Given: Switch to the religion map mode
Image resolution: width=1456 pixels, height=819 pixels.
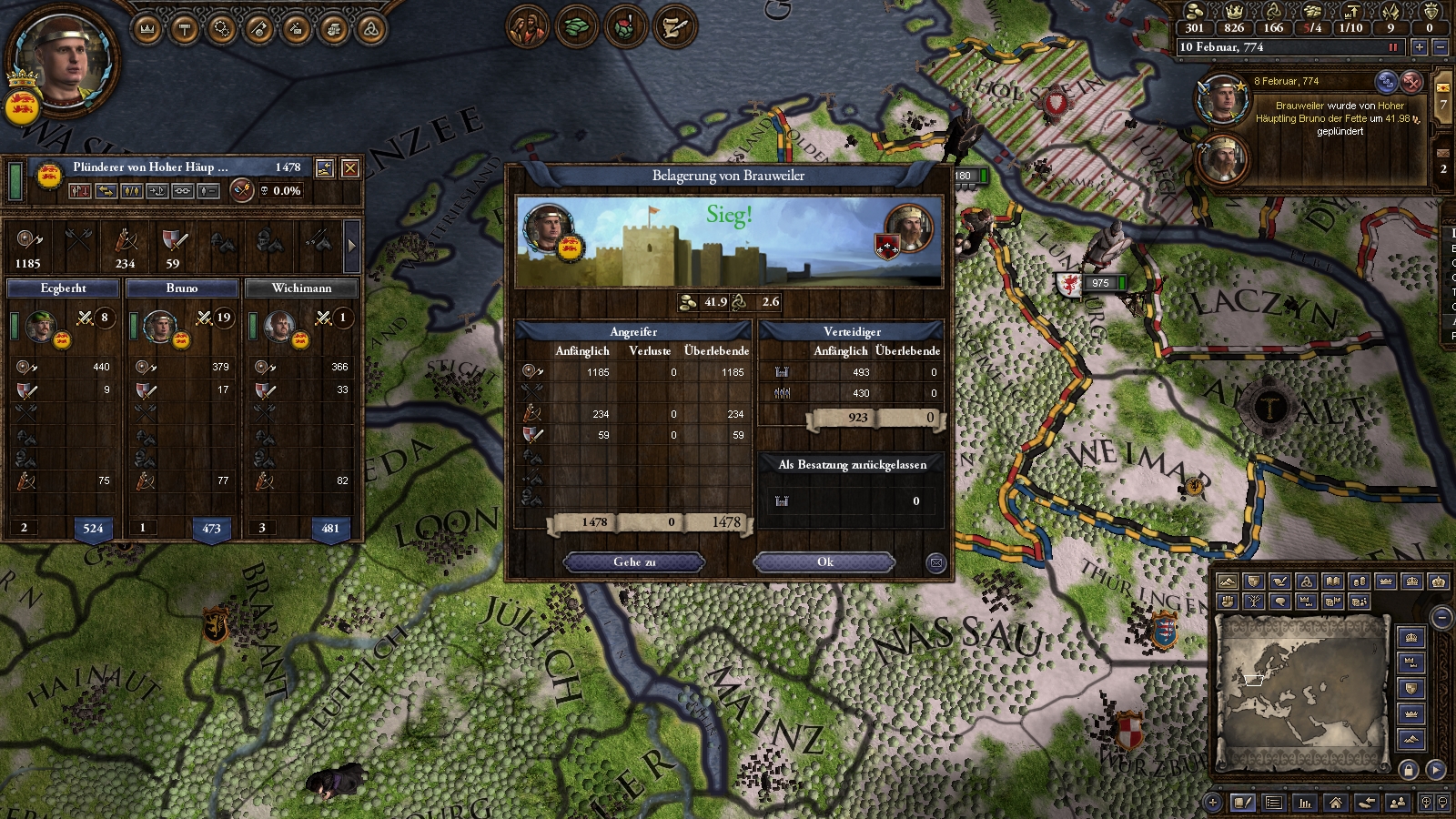Looking at the screenshot, I should coord(1307,581).
